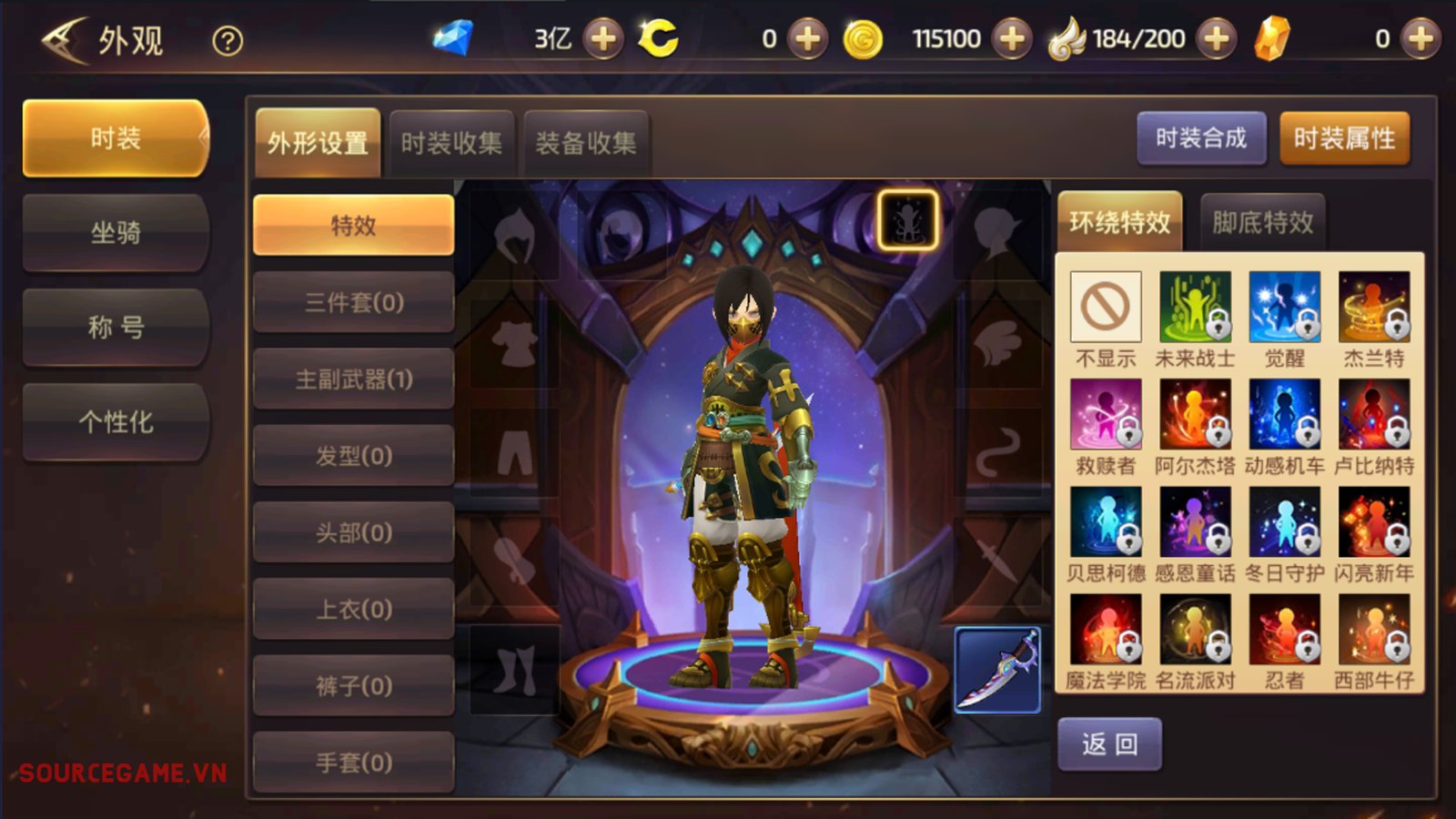Image resolution: width=1456 pixels, height=819 pixels.
Task: Add more blue diamonds with plus button
Action: coord(602,38)
